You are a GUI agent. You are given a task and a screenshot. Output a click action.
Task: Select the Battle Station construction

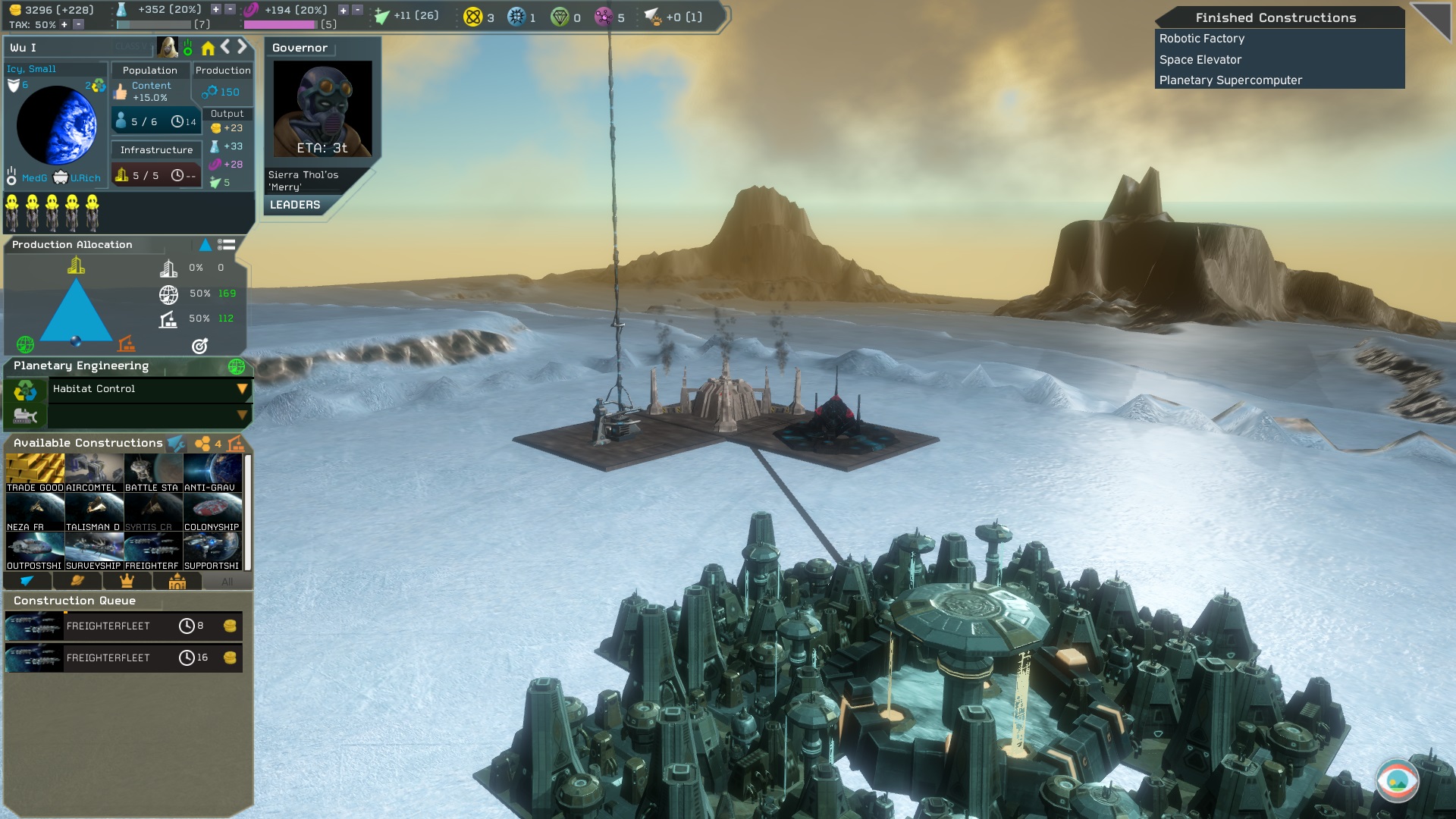pos(152,473)
